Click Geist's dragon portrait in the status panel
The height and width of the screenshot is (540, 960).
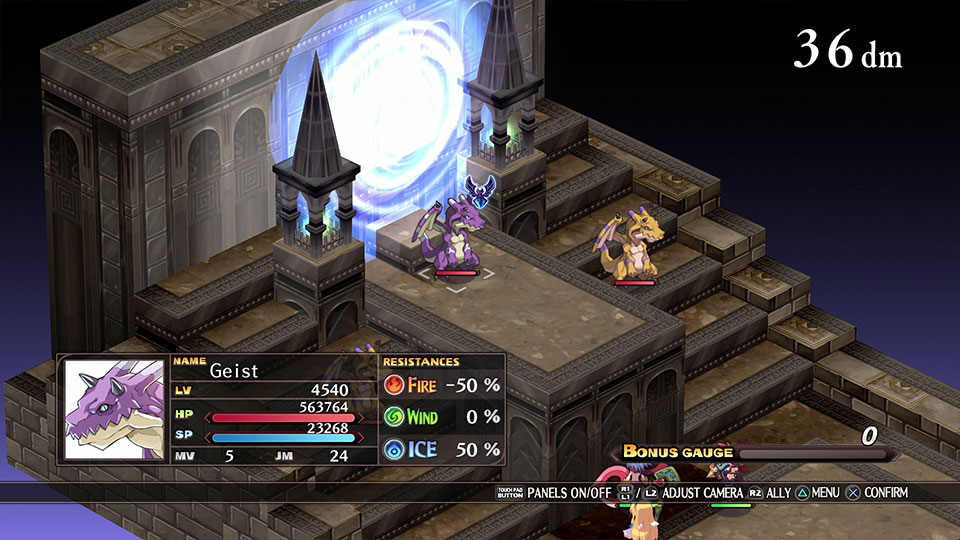(114, 409)
